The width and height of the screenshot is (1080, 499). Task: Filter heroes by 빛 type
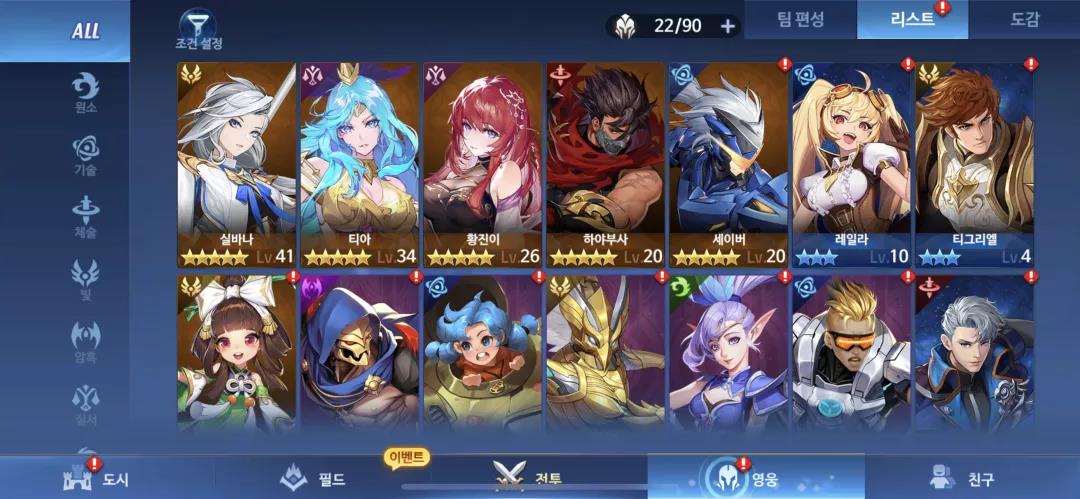click(x=85, y=279)
